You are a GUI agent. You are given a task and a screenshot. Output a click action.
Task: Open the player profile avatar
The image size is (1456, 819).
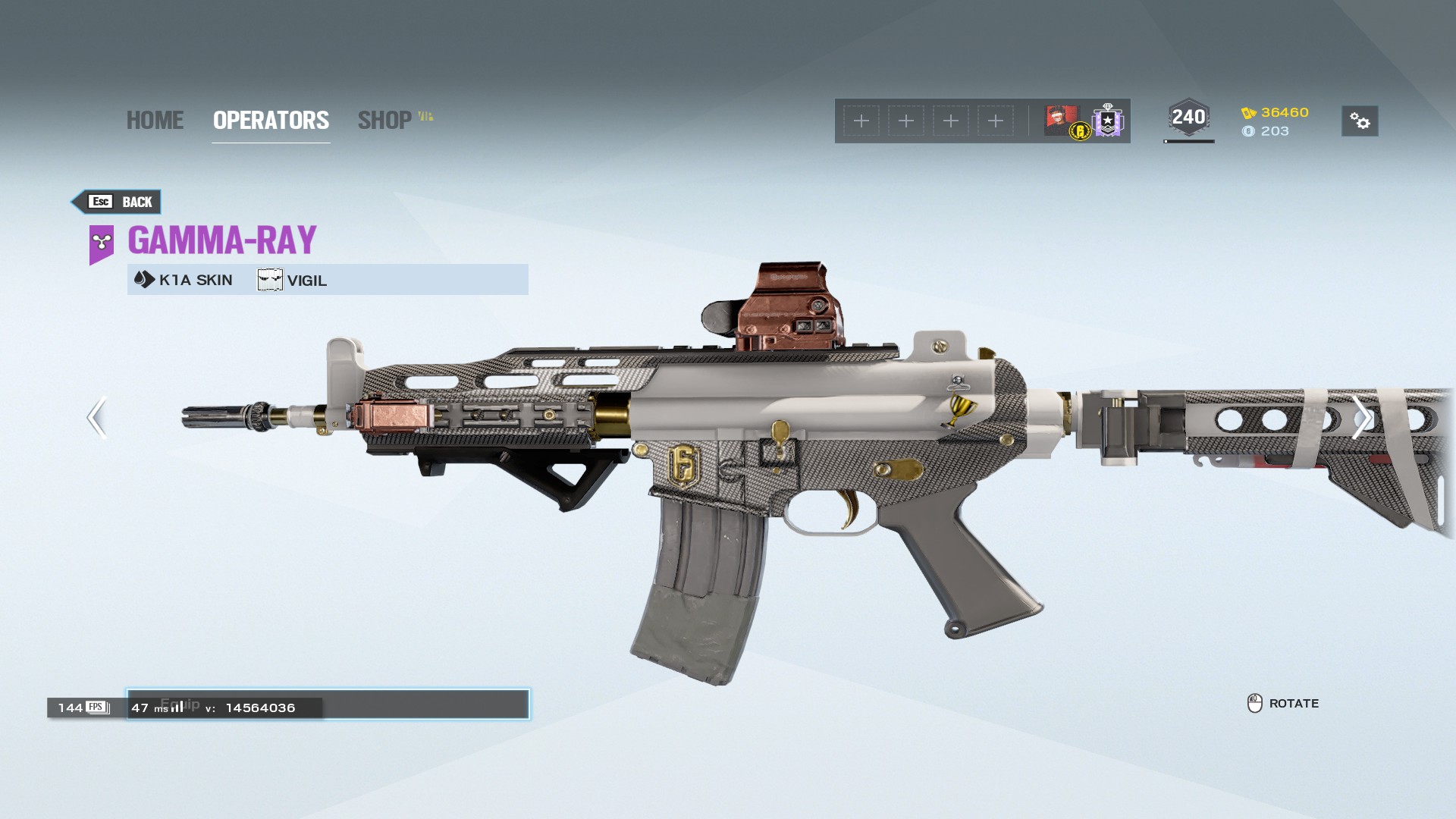[x=1062, y=120]
